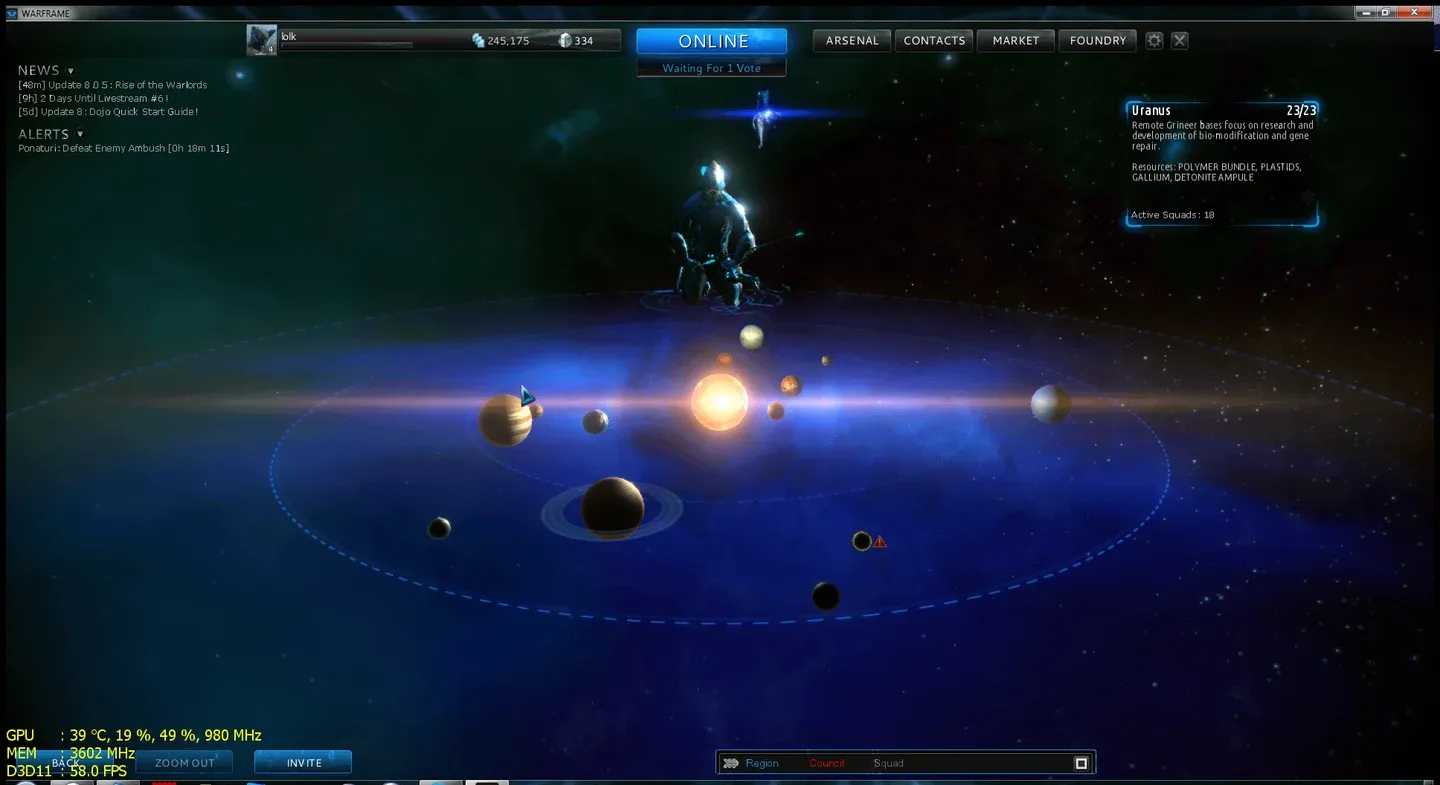Image resolution: width=1440 pixels, height=785 pixels.
Task: Open the Ponaturi Defeat Enemy Ambush alert
Action: click(122, 147)
